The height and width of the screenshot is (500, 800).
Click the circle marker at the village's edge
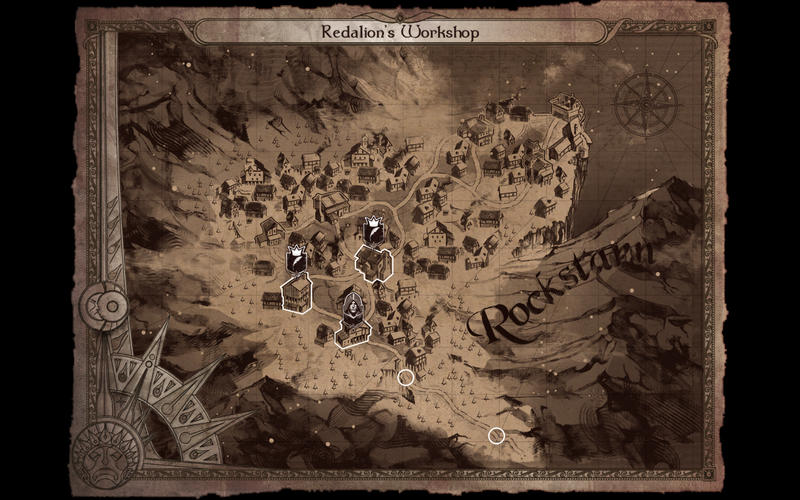pos(406,377)
